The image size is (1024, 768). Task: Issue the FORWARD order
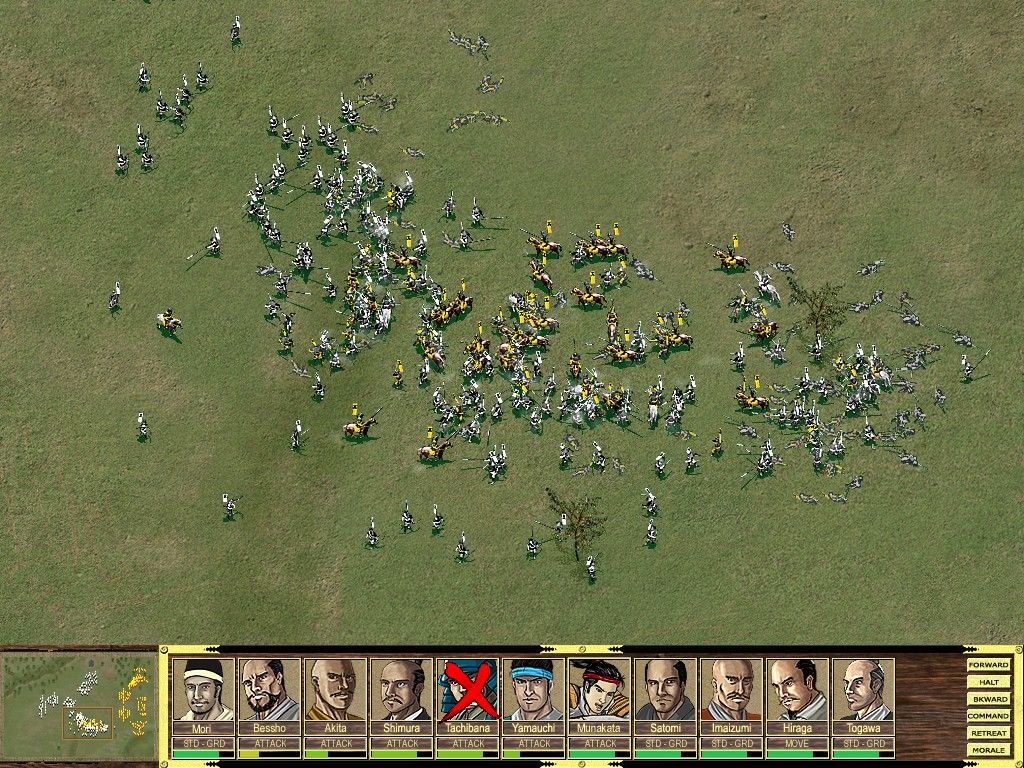pos(988,665)
